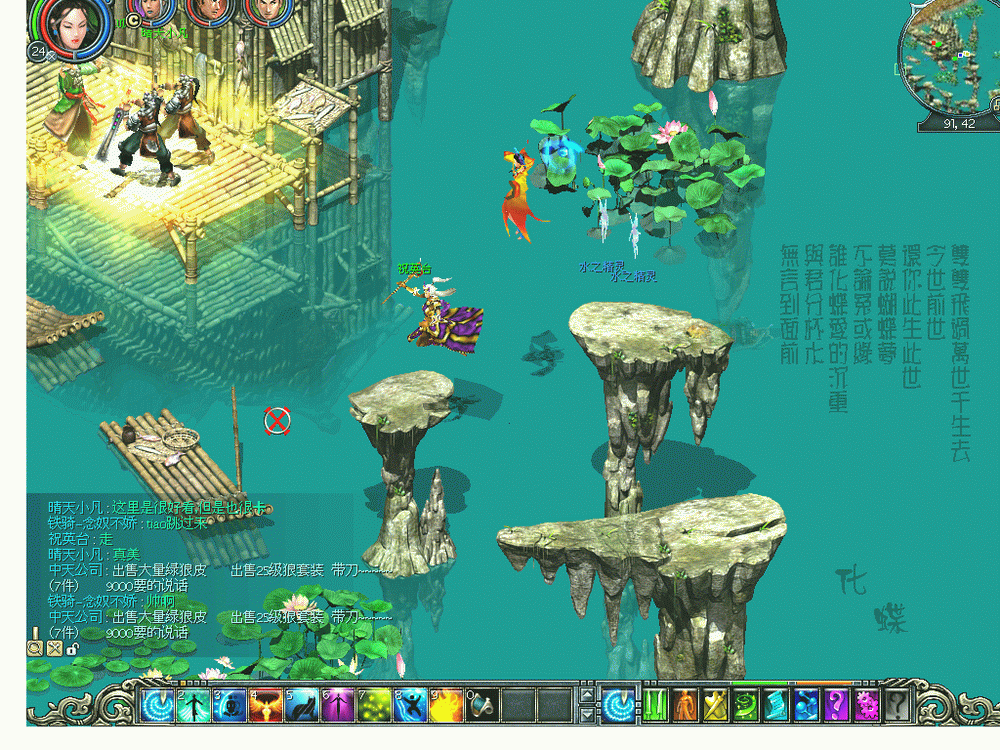The width and height of the screenshot is (1000, 750).
Task: Open the green twin swords menu icon
Action: pyautogui.click(x=654, y=704)
